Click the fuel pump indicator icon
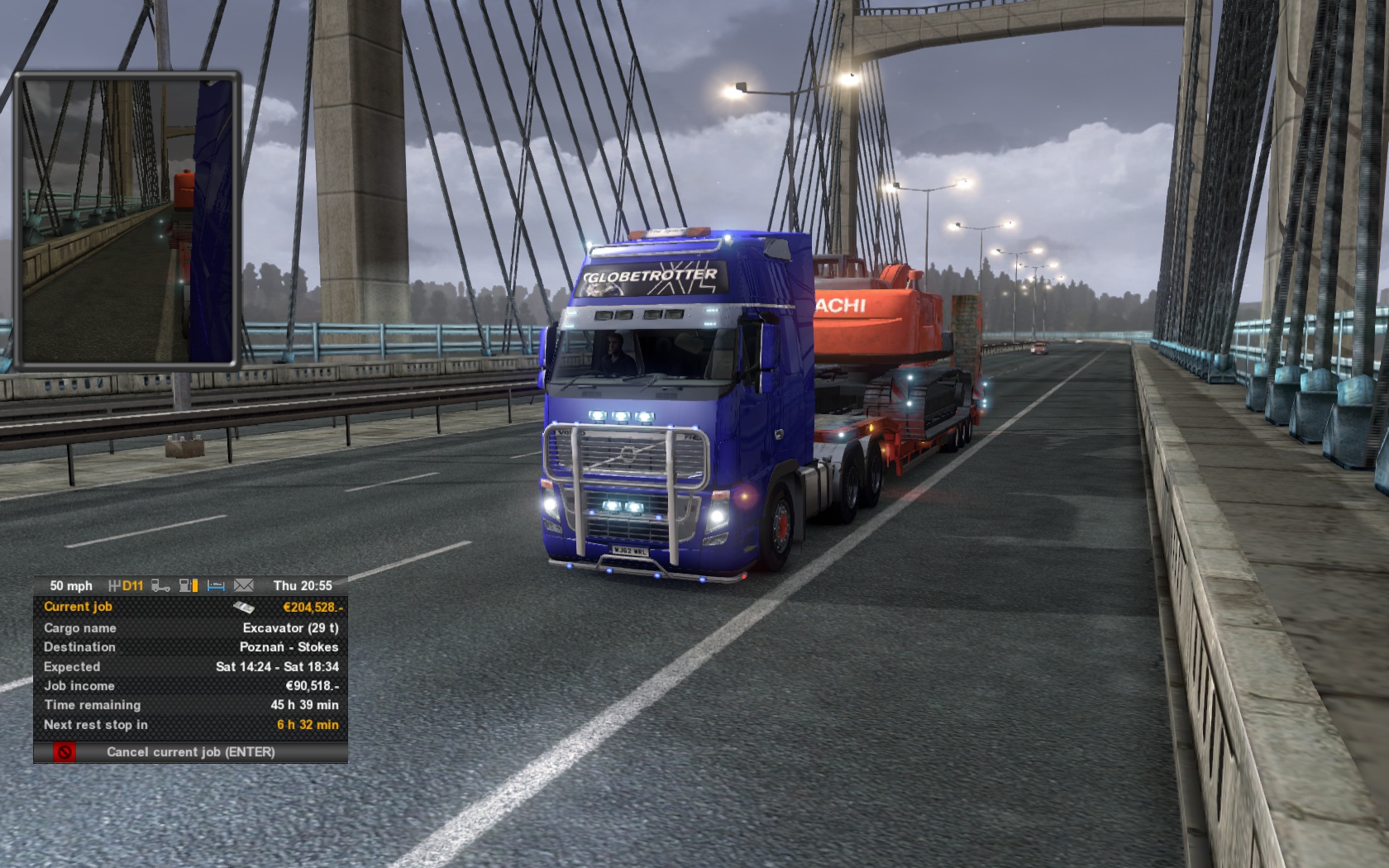Viewport: 1389px width, 868px height. coord(189,585)
